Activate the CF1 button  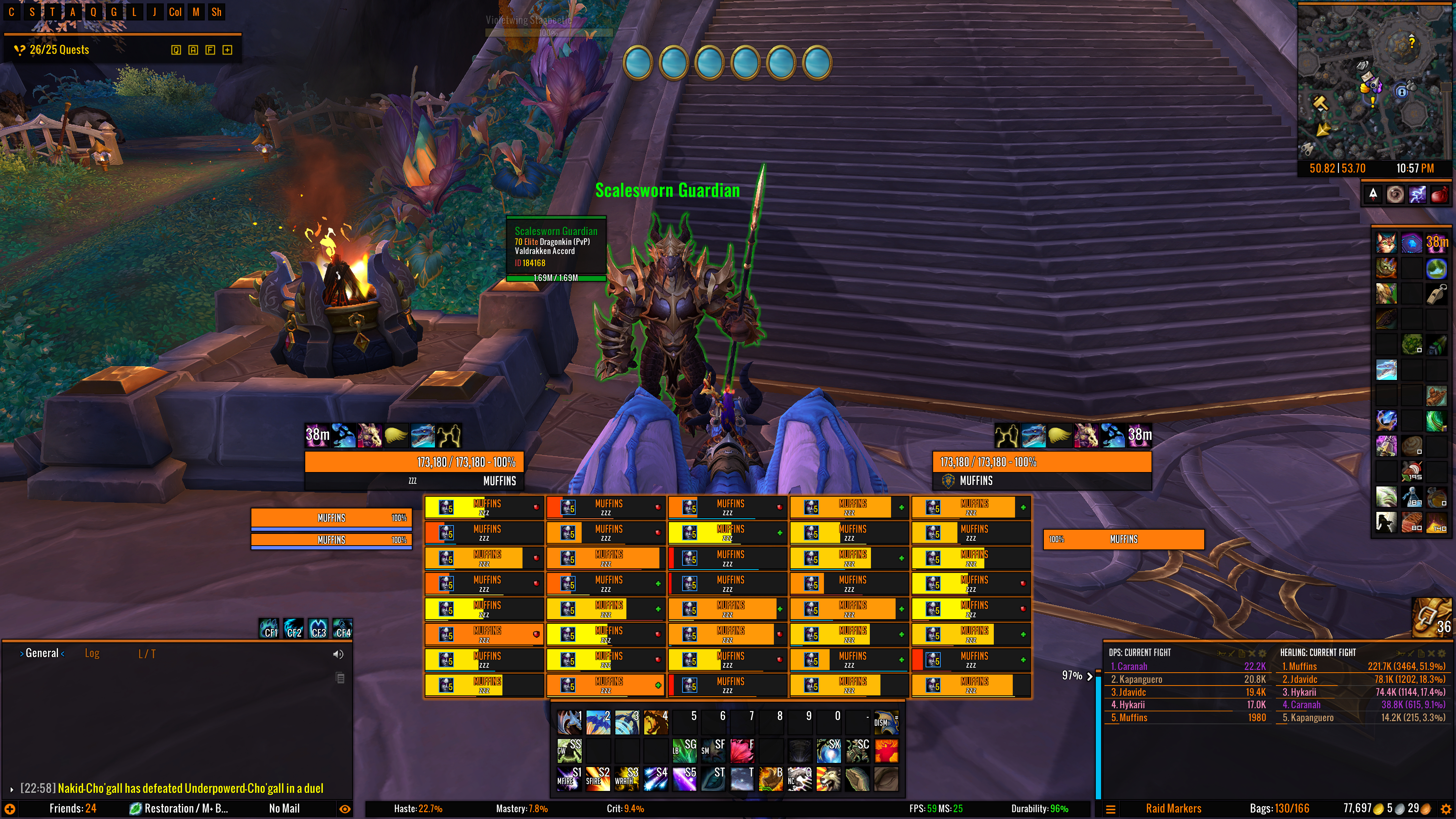coord(270,629)
